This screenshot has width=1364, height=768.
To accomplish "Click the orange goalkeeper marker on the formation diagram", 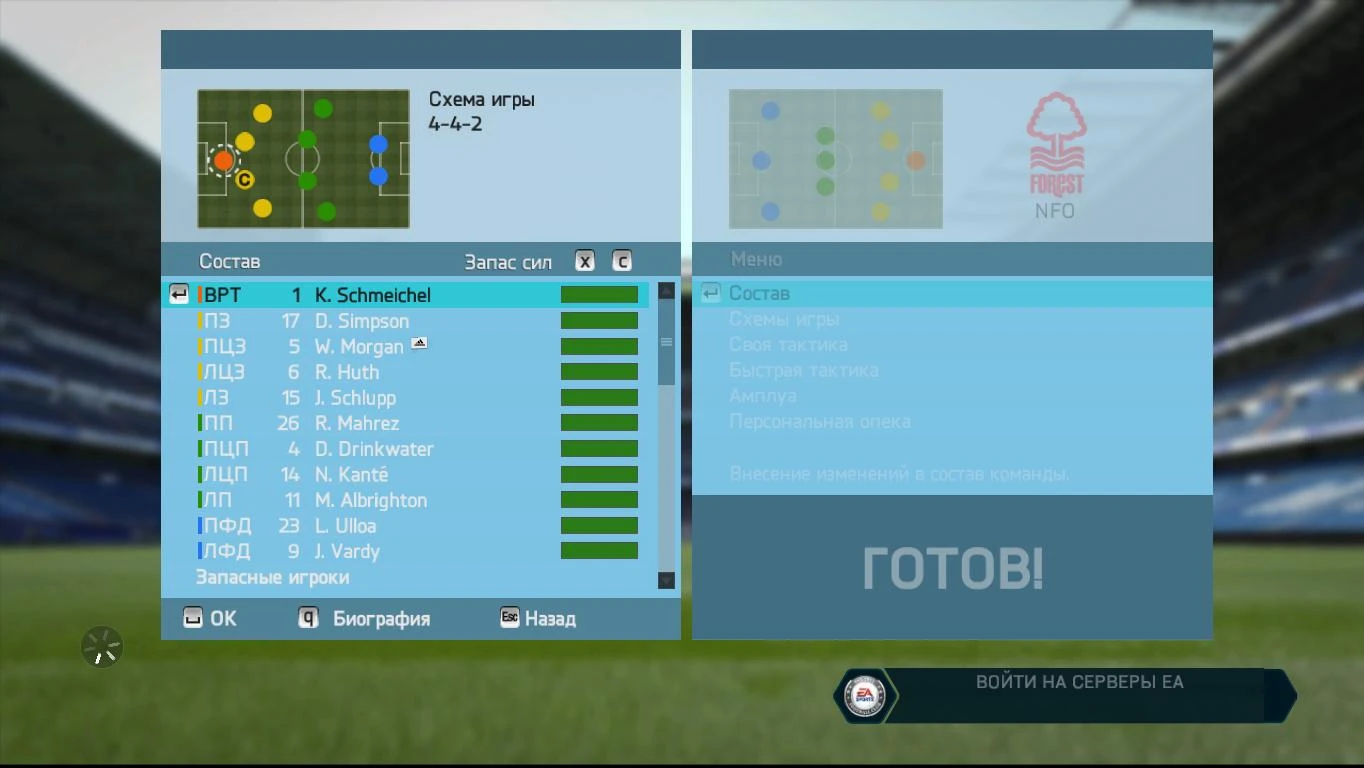I will coord(223,160).
